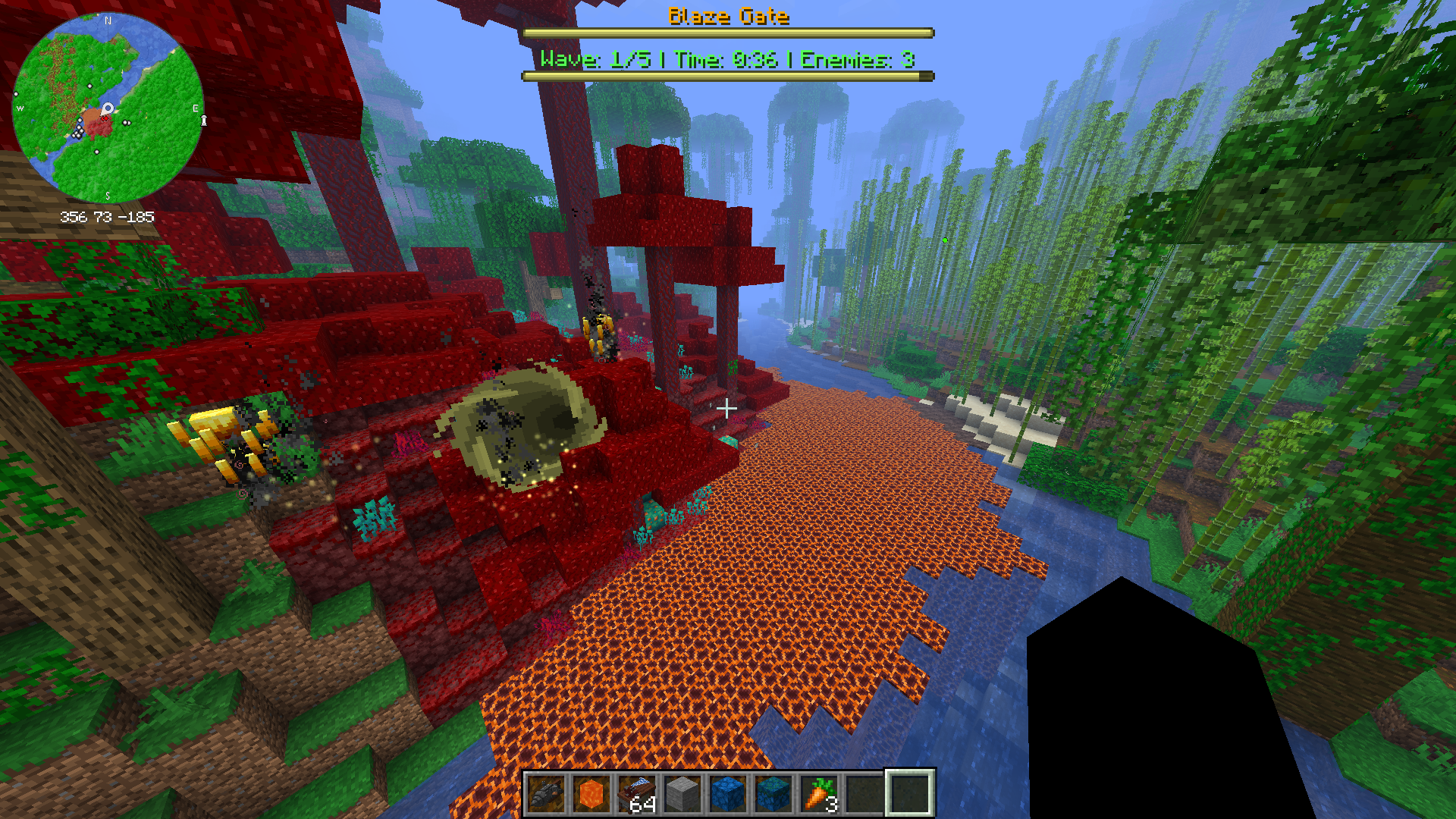Grab the carrots from the hotbar
Screen dimensions: 1456x819
(x=820, y=792)
